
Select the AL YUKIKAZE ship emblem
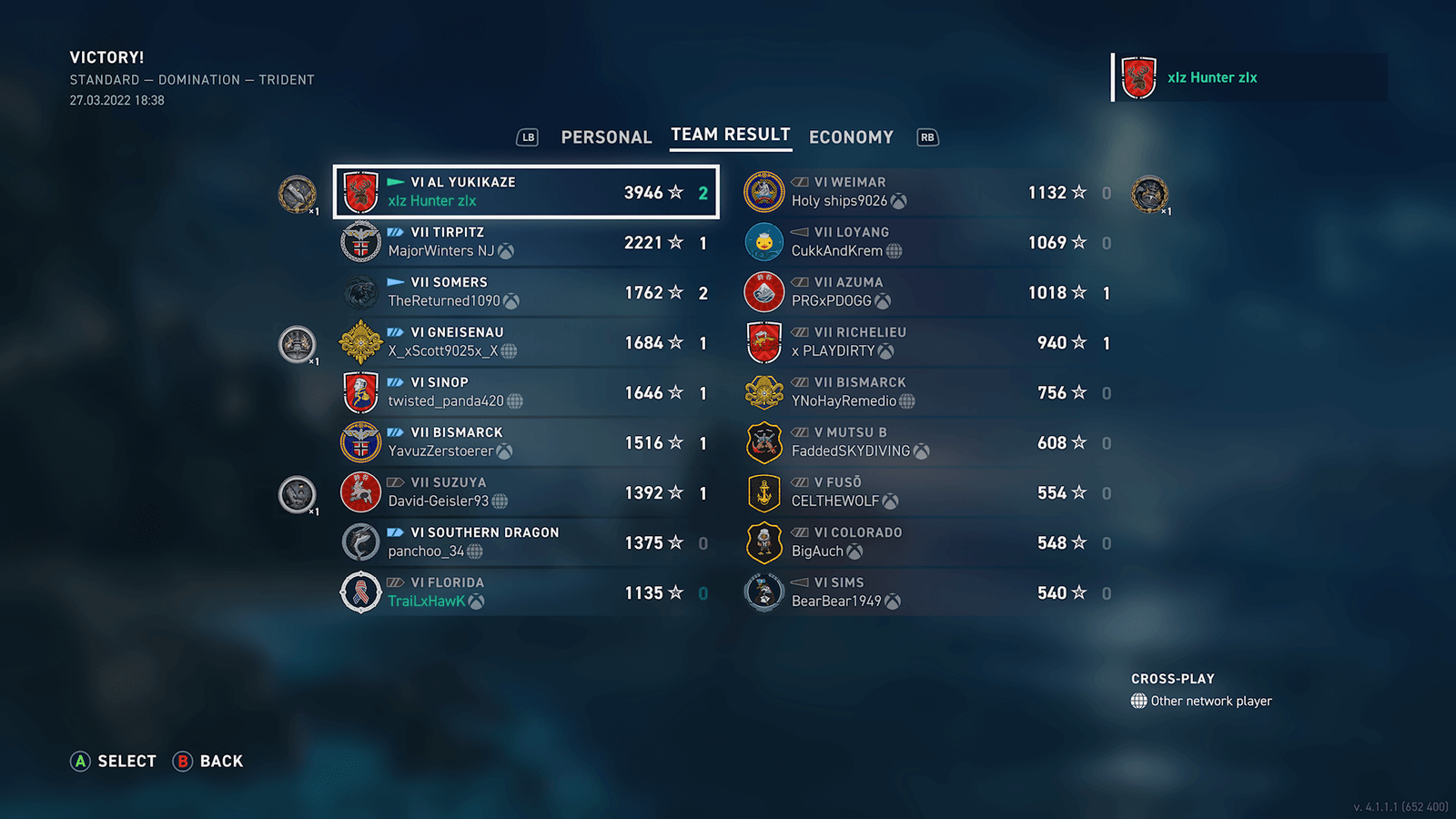(360, 191)
